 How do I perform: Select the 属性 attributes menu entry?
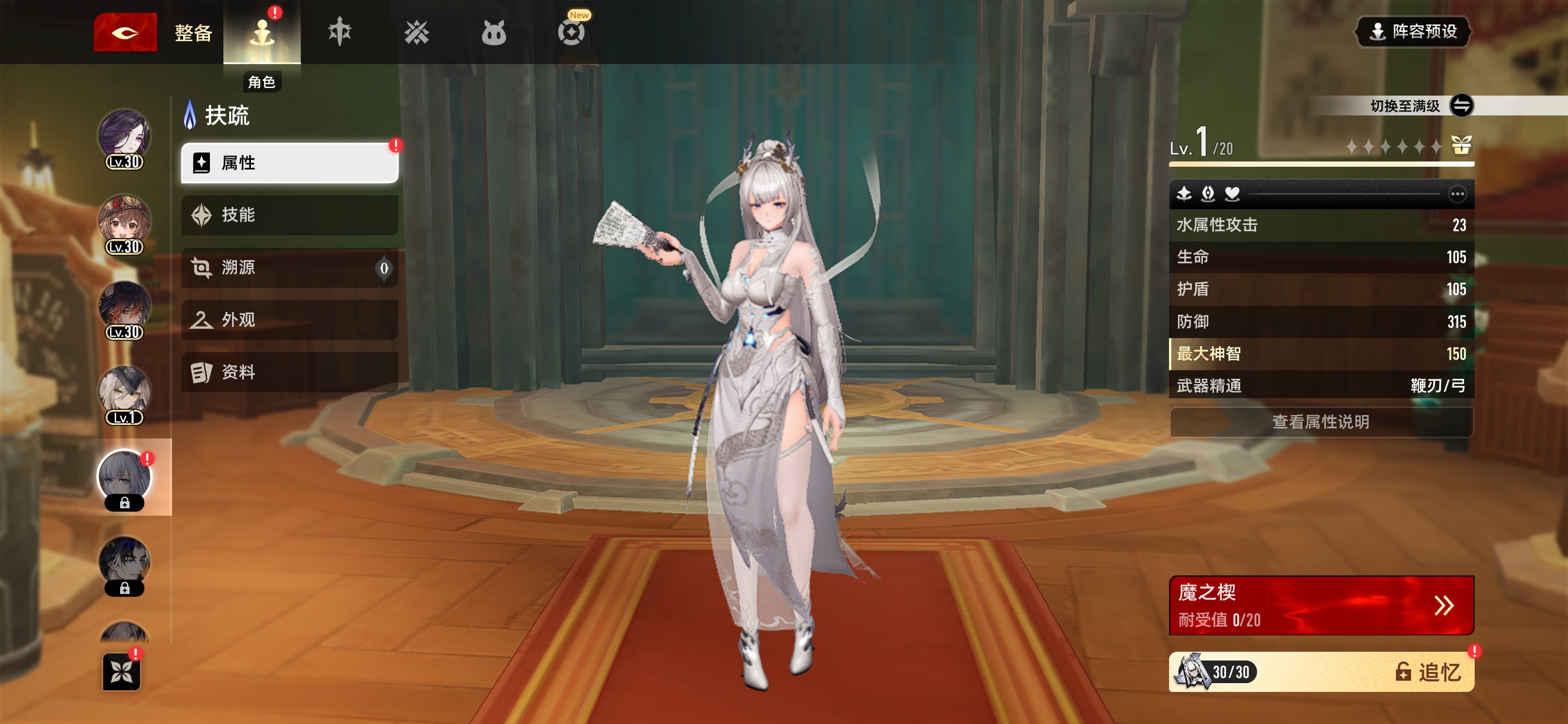tap(290, 163)
